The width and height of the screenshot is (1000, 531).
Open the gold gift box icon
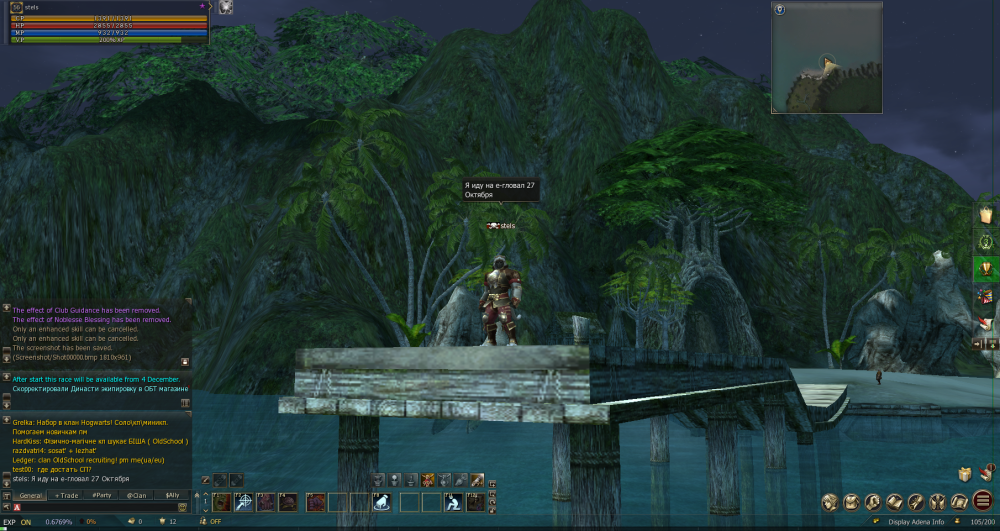click(965, 475)
